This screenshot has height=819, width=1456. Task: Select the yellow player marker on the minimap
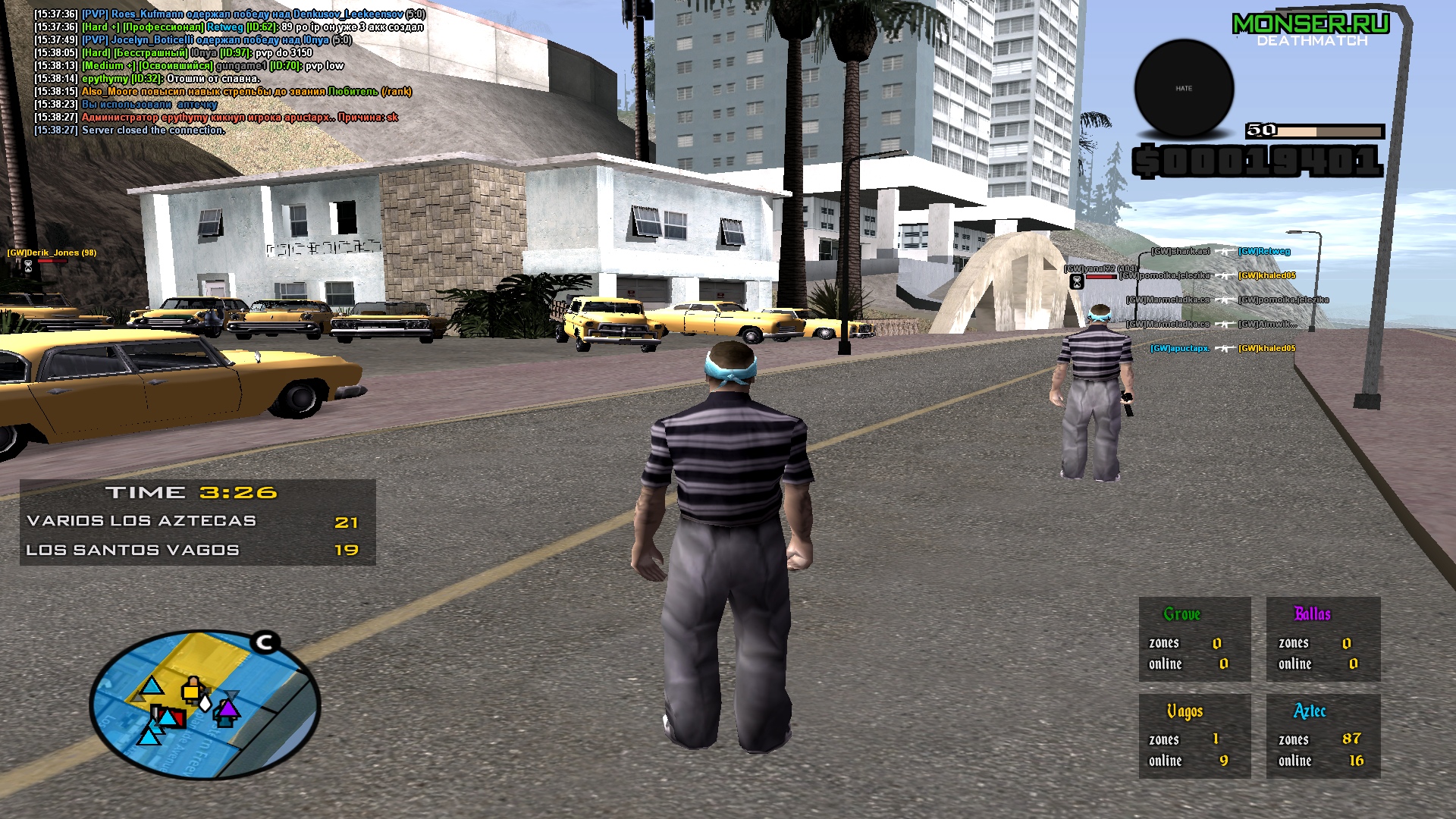pos(191,690)
